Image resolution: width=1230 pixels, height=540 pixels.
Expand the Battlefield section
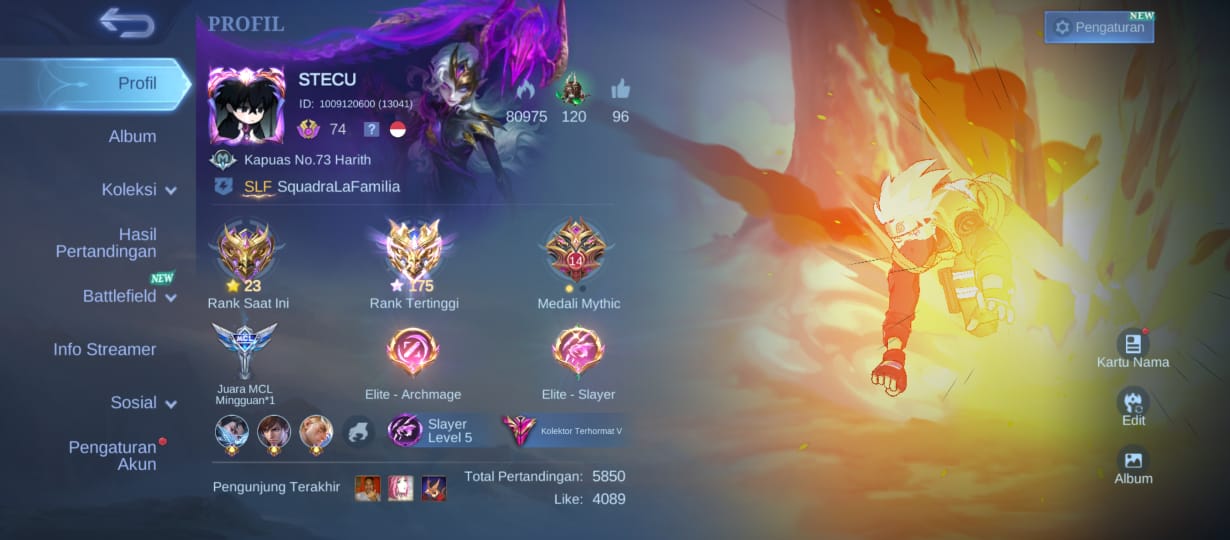[x=129, y=296]
